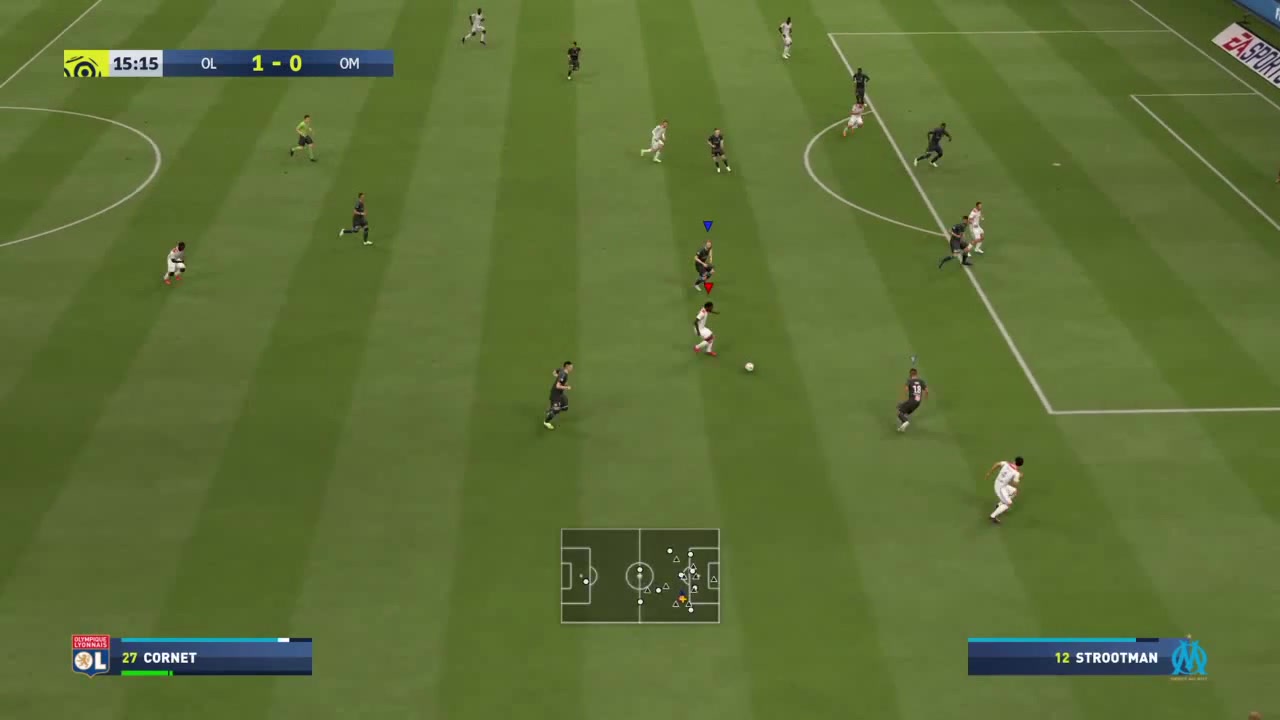Click the Olympique Marseille club crest
This screenshot has height=720, width=1280.
point(1189,657)
